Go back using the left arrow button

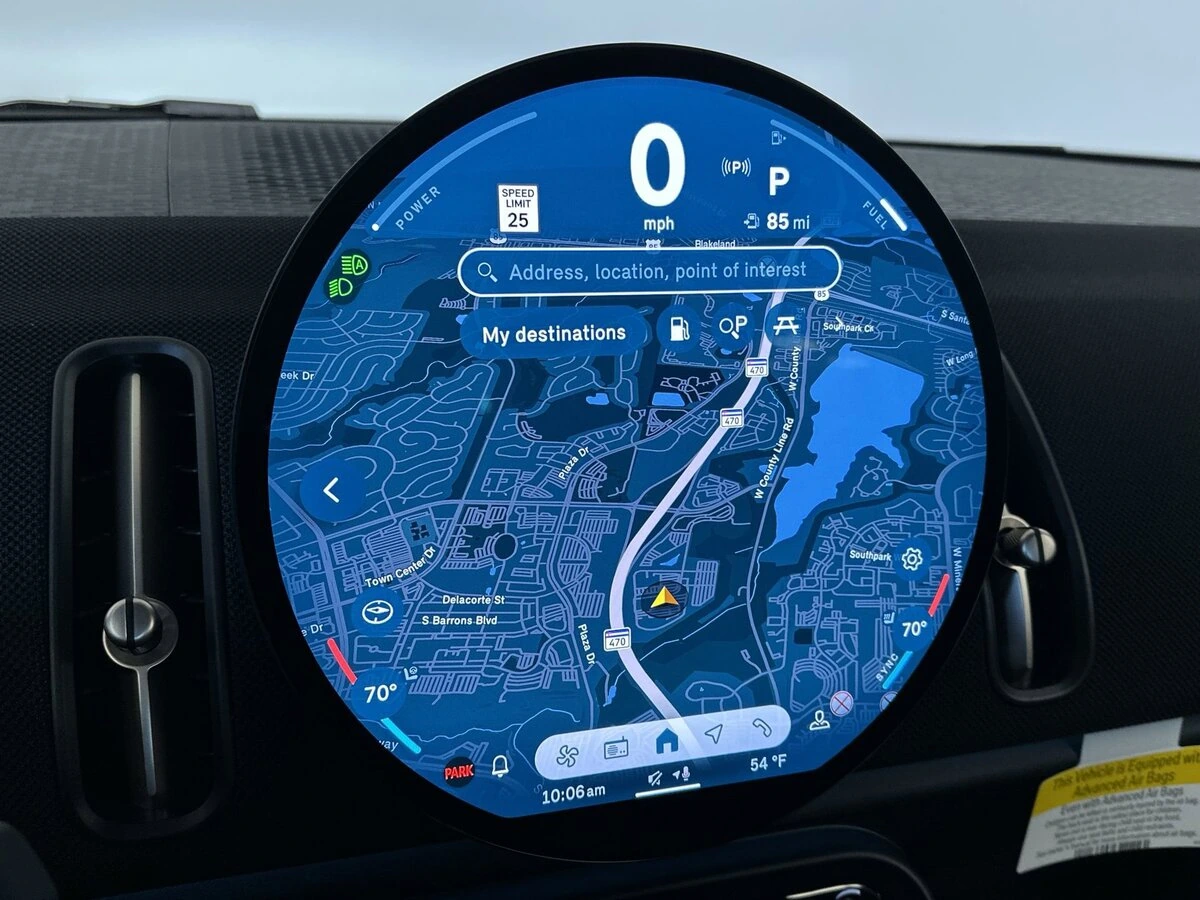333,490
